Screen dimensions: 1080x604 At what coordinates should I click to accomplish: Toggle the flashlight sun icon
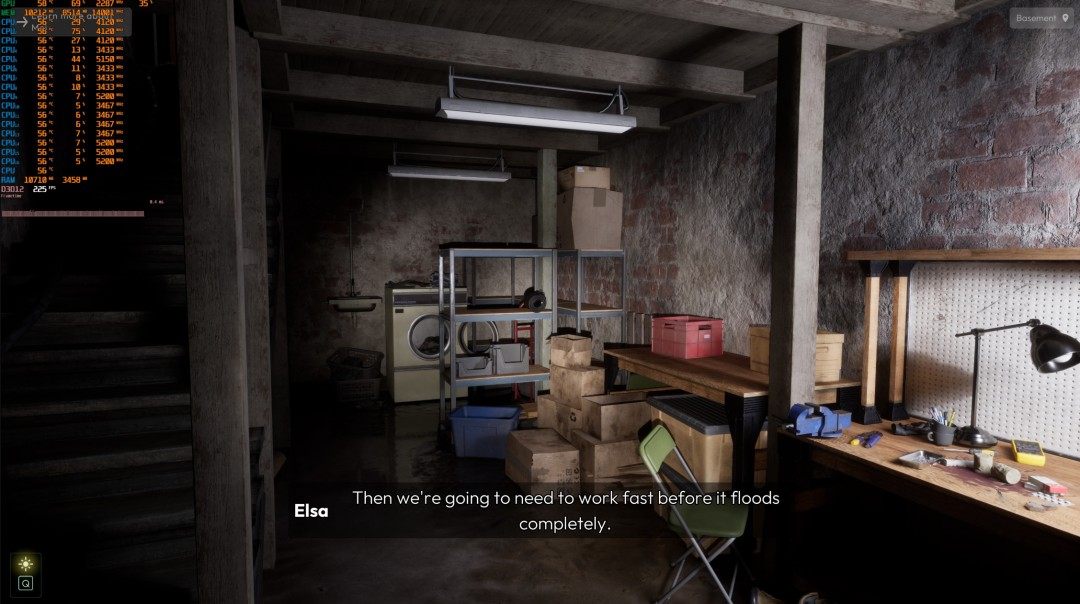[x=25, y=565]
